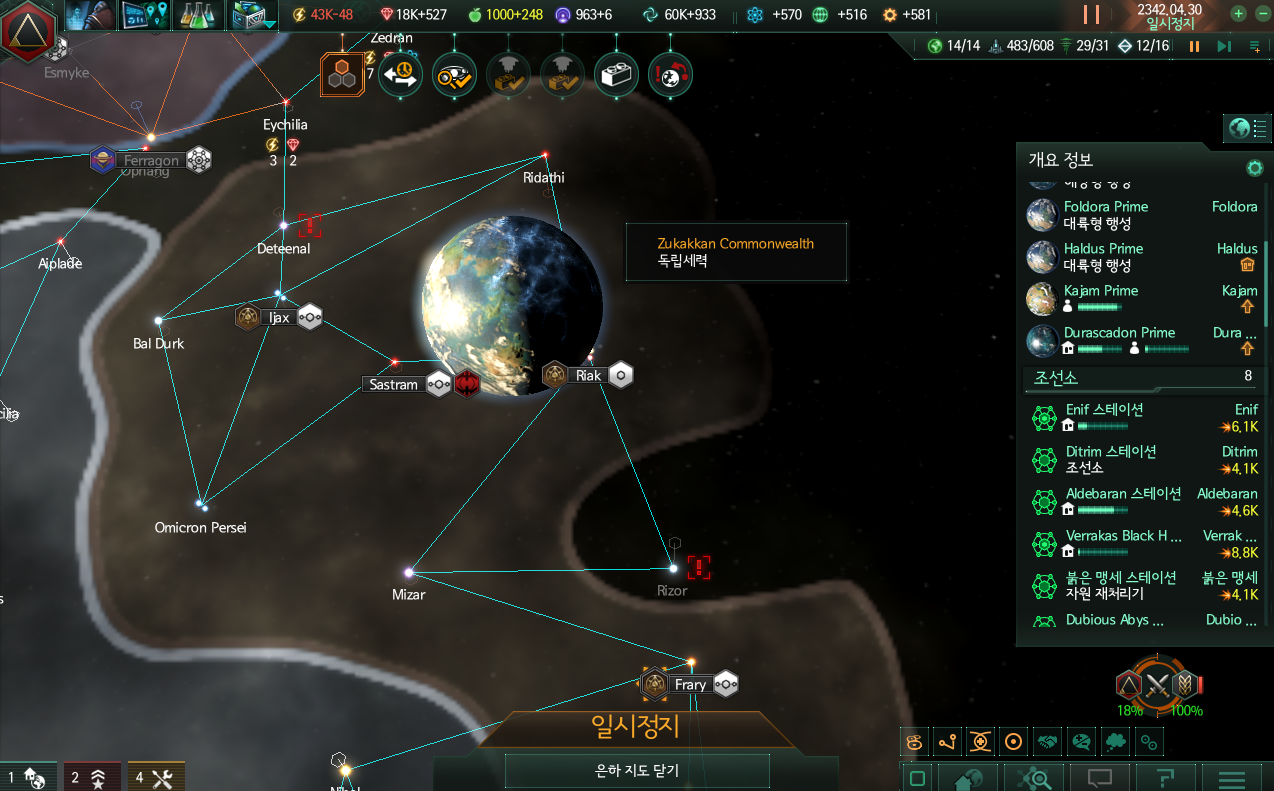Open the chat speech bubble button
Image resolution: width=1274 pixels, height=791 pixels.
pyautogui.click(x=1100, y=779)
